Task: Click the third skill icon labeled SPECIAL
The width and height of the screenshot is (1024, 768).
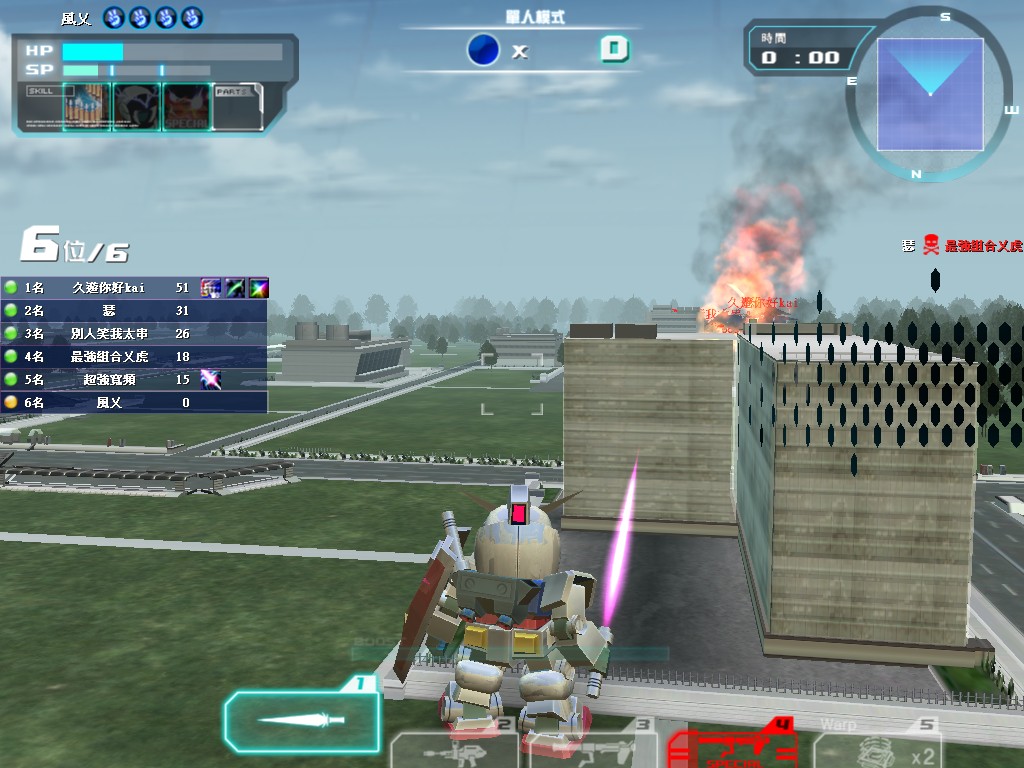Action: 187,106
